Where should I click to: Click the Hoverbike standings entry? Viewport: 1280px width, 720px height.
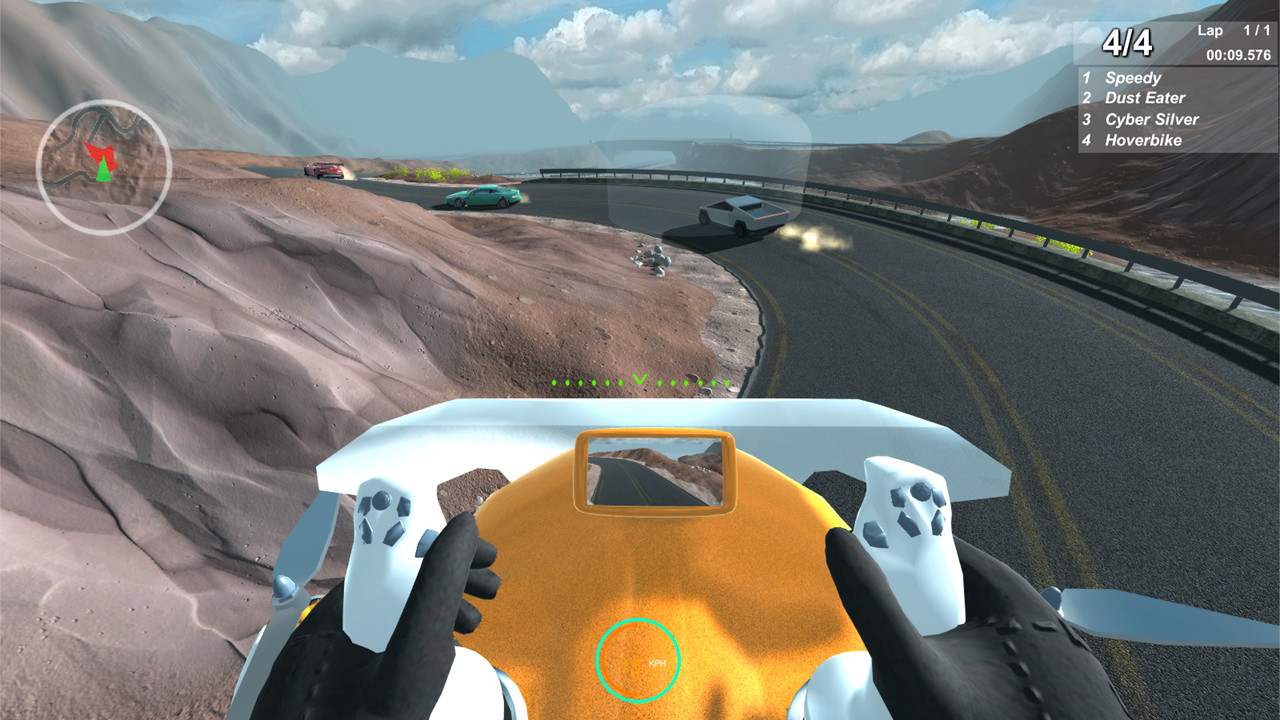click(1142, 140)
